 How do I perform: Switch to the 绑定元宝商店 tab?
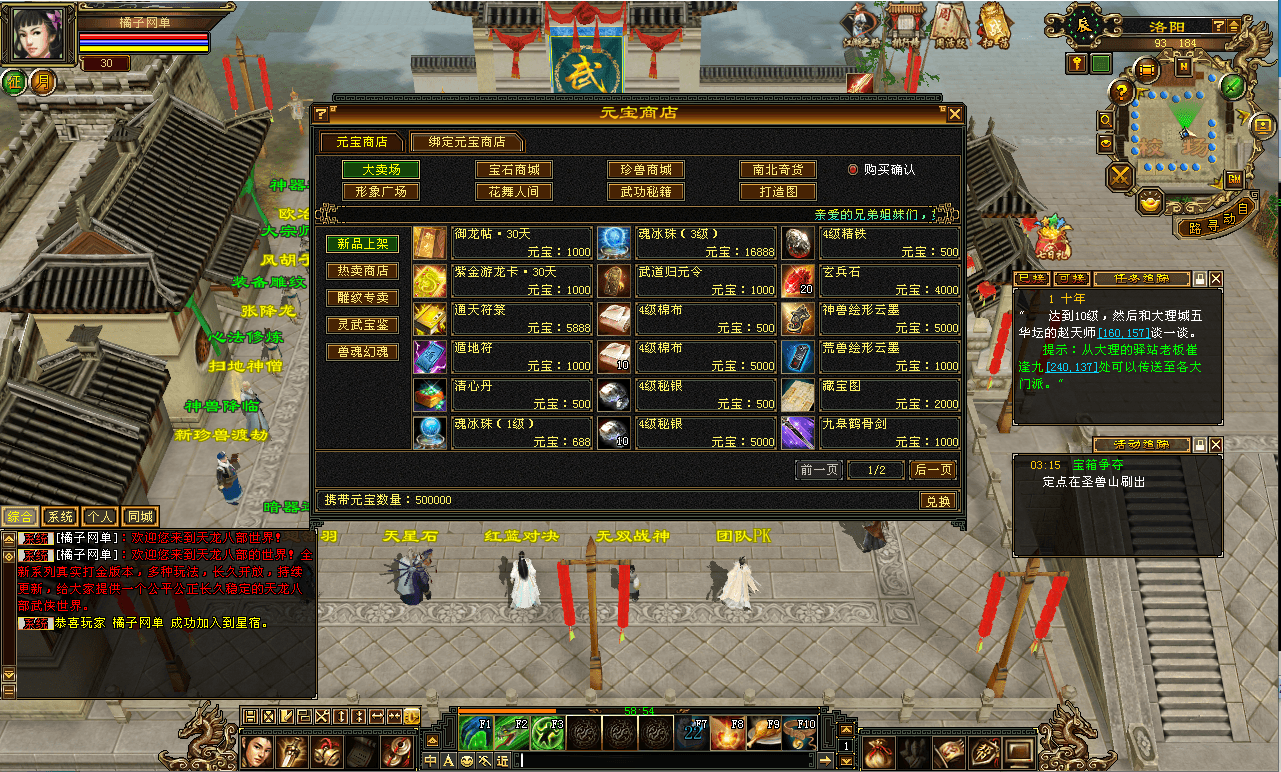click(467, 142)
